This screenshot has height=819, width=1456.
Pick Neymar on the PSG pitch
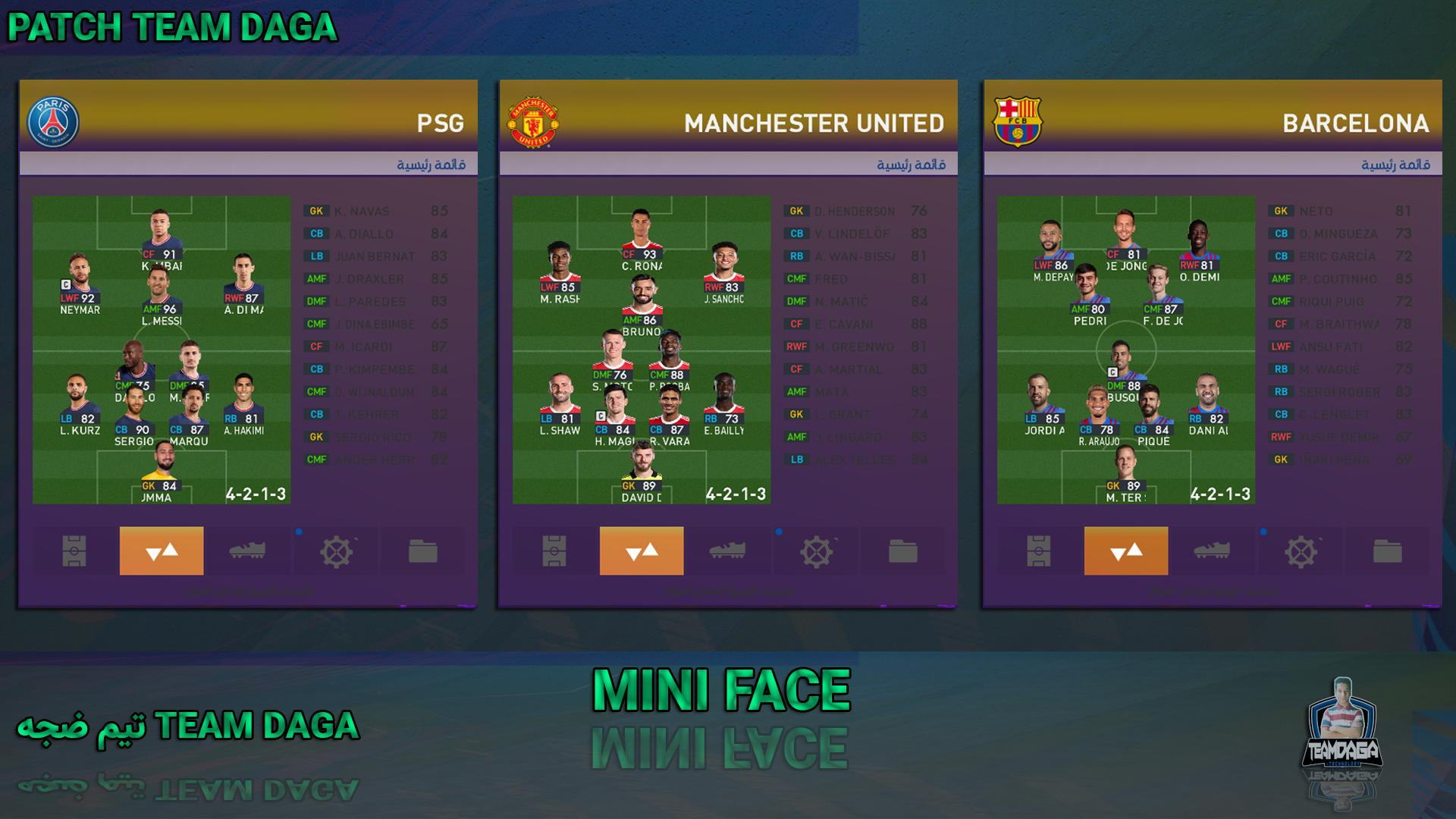point(80,284)
